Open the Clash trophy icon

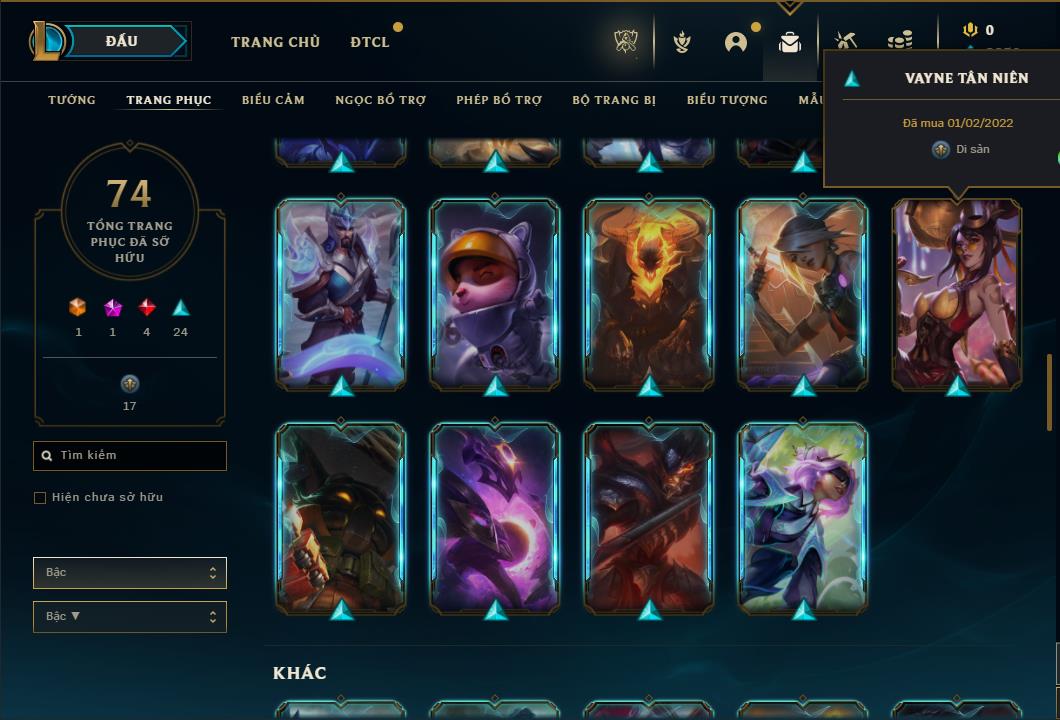point(626,42)
